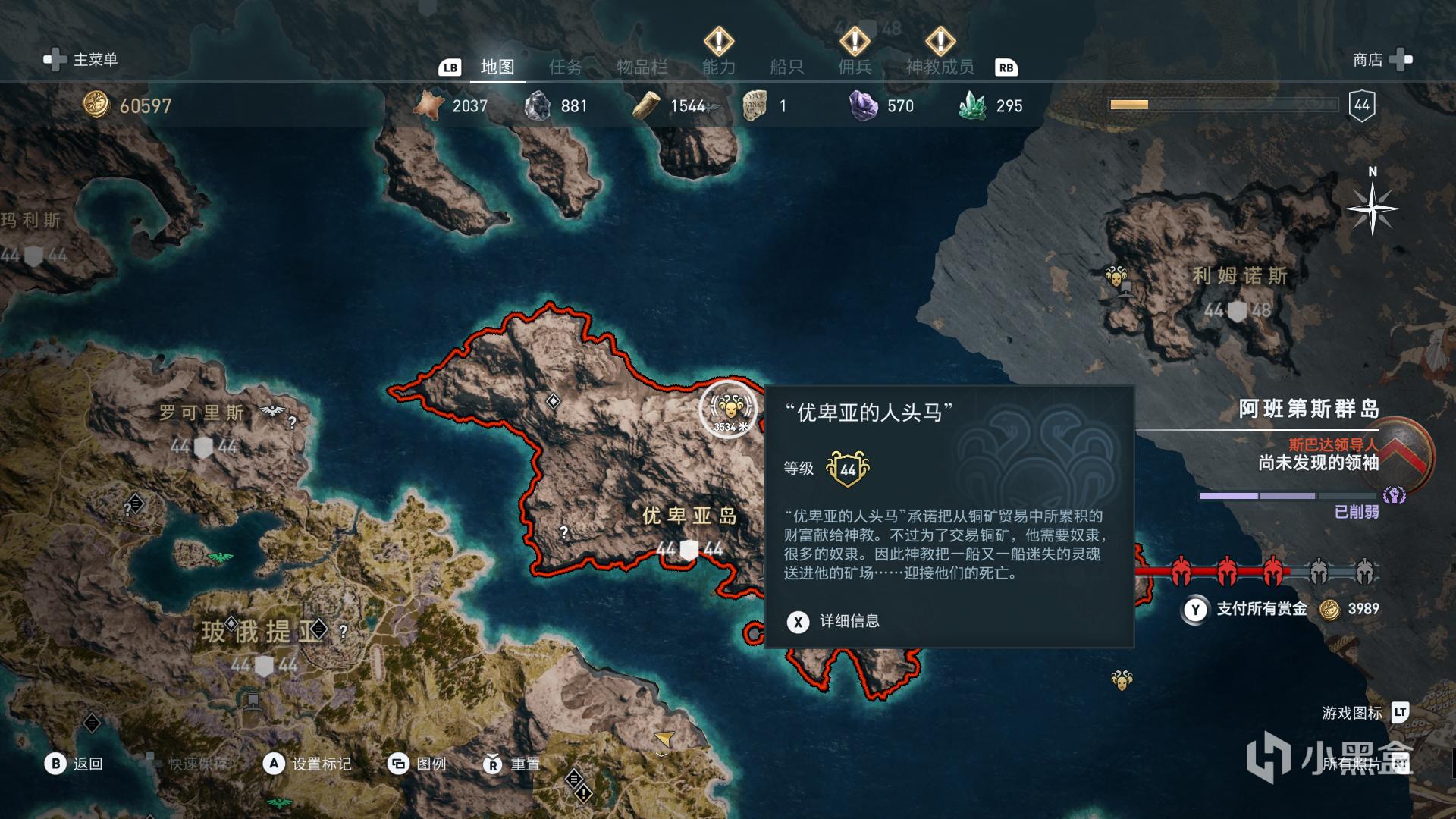Image resolution: width=1456 pixels, height=819 pixels.
Task: Open the 神教成员 cultists tab
Action: 940,67
